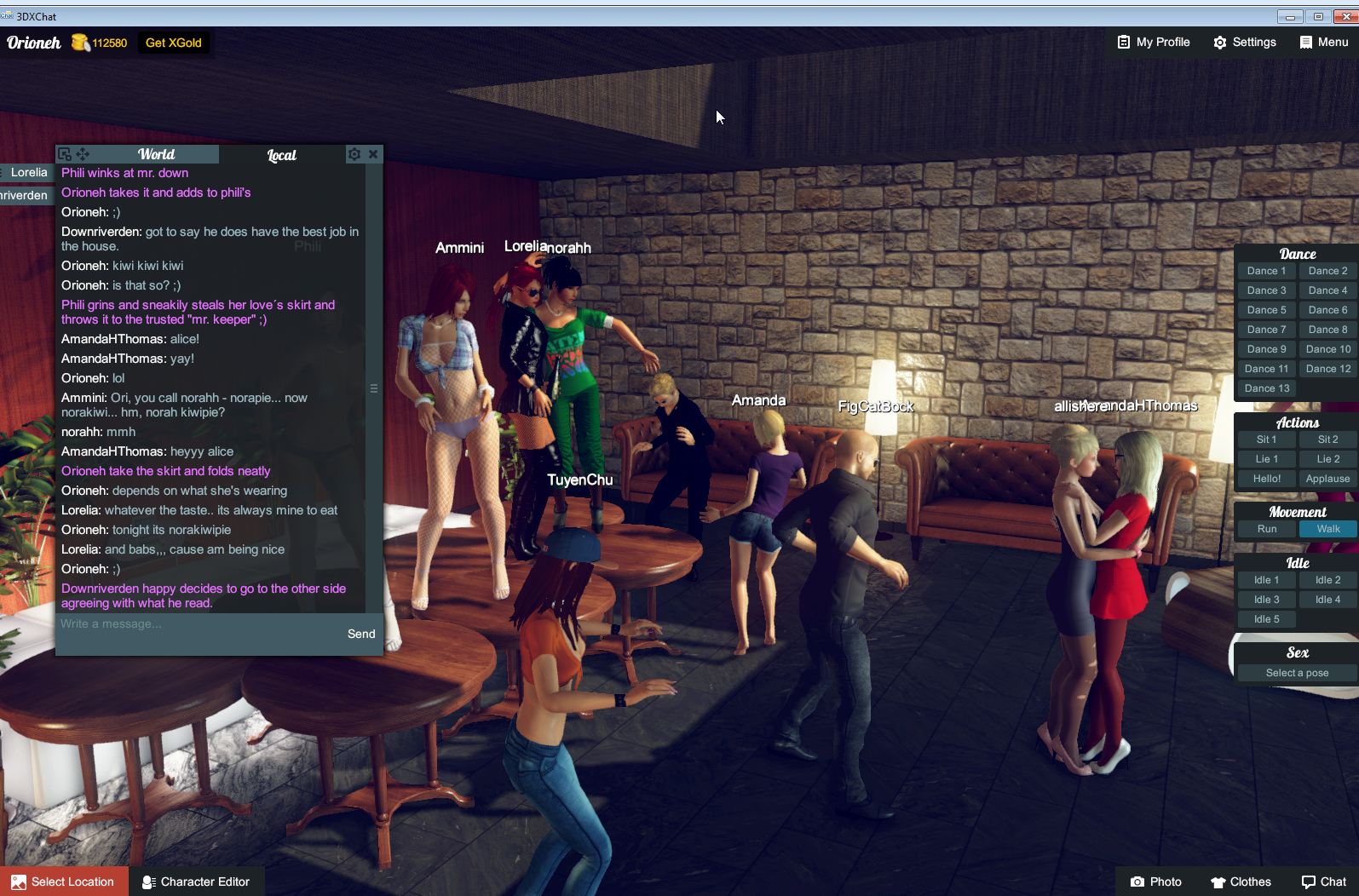Screen dimensions: 1359x896
Task: Collapse the Dance panel header
Action: tap(1296, 253)
